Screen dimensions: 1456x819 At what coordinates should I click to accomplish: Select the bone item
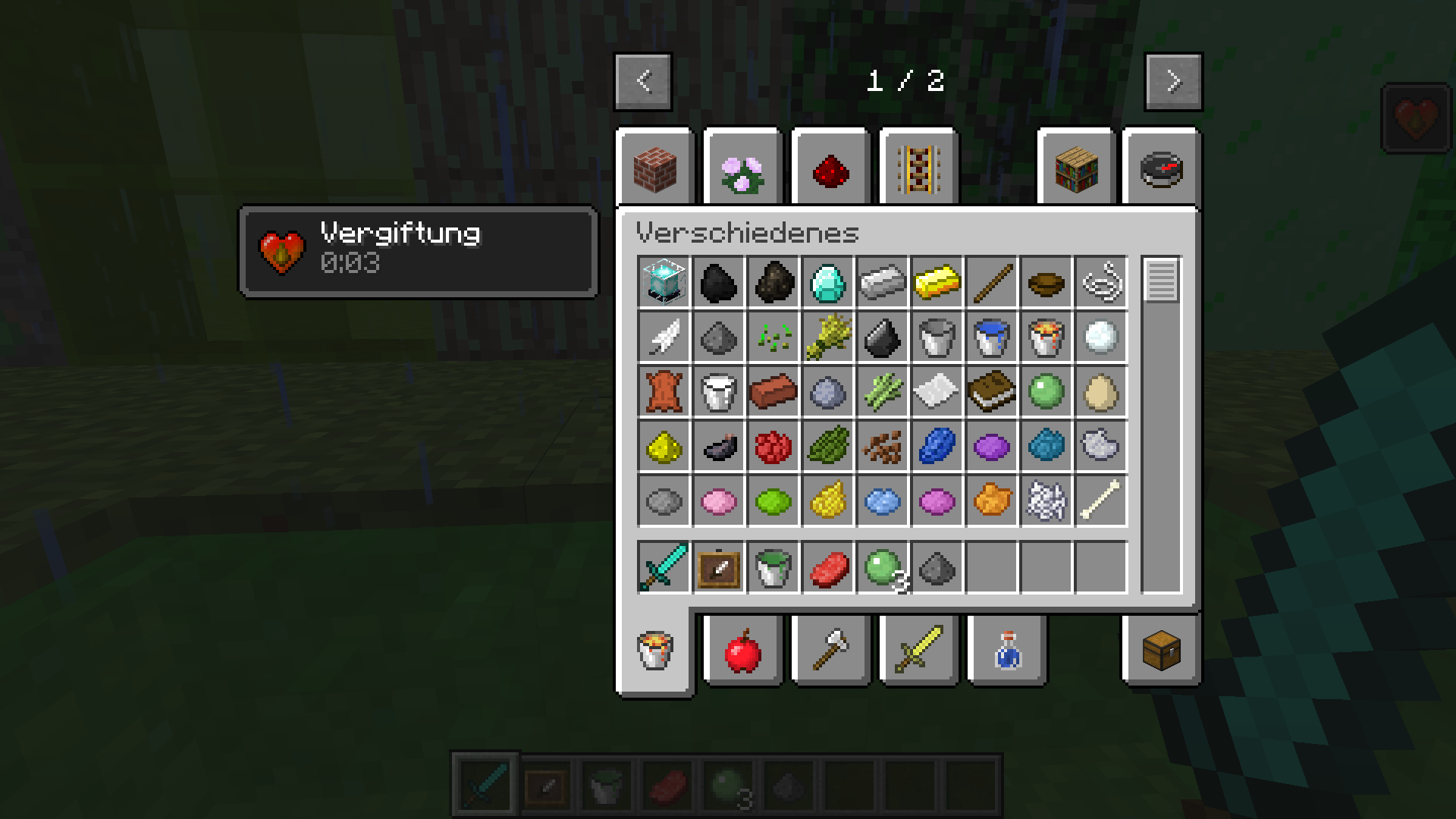click(x=1100, y=501)
